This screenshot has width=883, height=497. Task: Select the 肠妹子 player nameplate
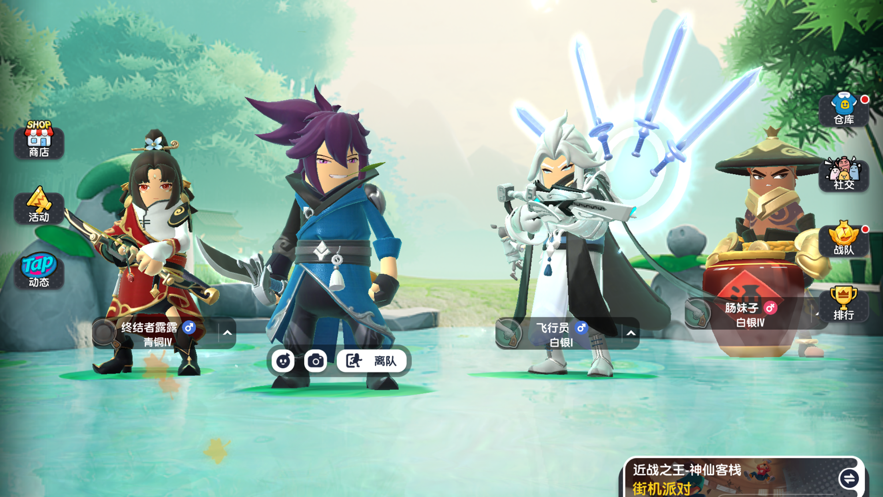pos(750,314)
